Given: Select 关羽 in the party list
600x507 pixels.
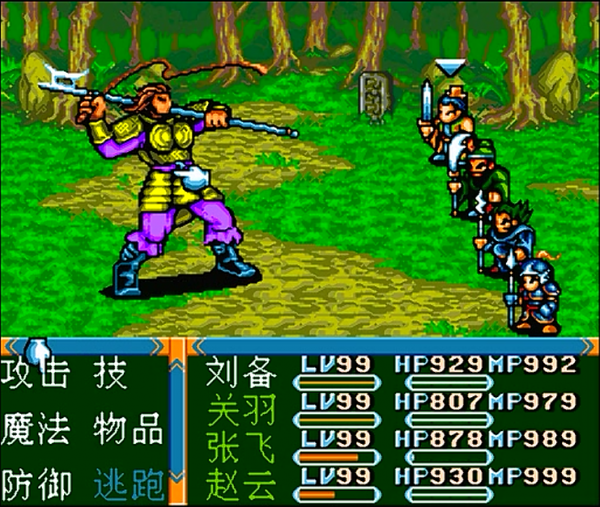Looking at the screenshot, I should pyautogui.click(x=240, y=410).
